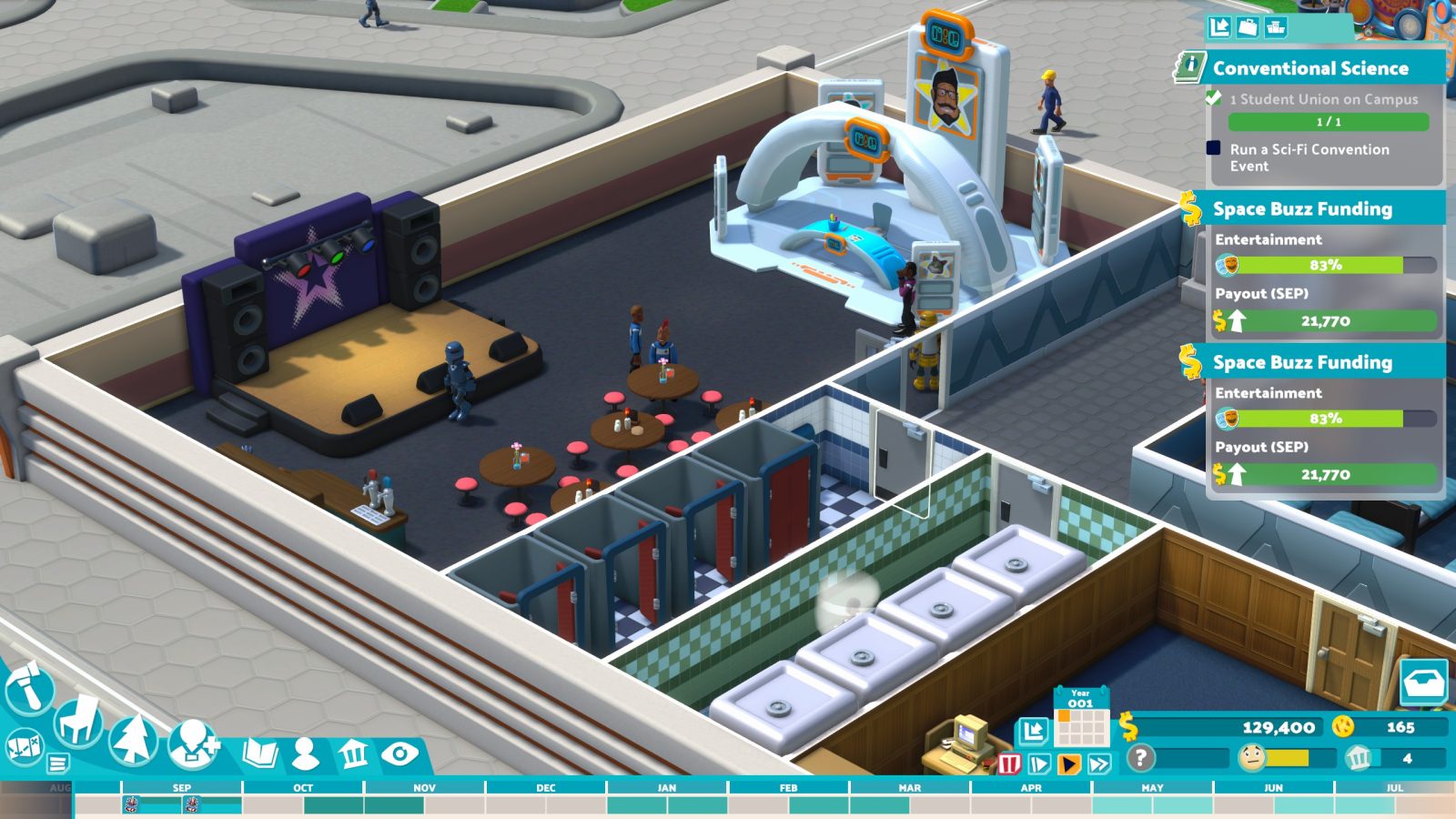Open the course management book

coord(261,753)
